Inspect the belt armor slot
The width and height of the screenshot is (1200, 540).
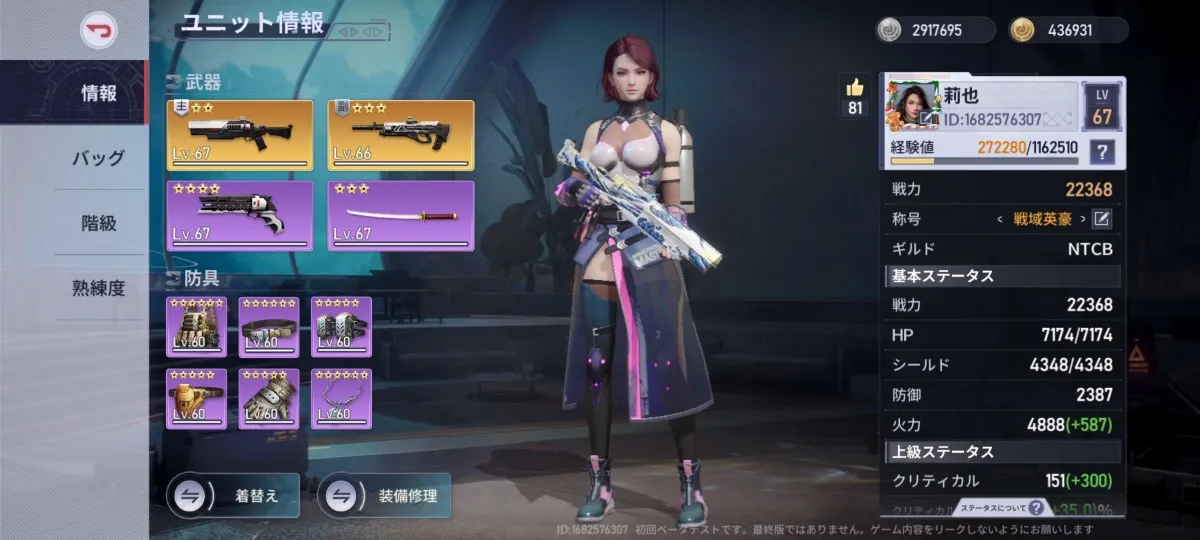click(x=268, y=326)
